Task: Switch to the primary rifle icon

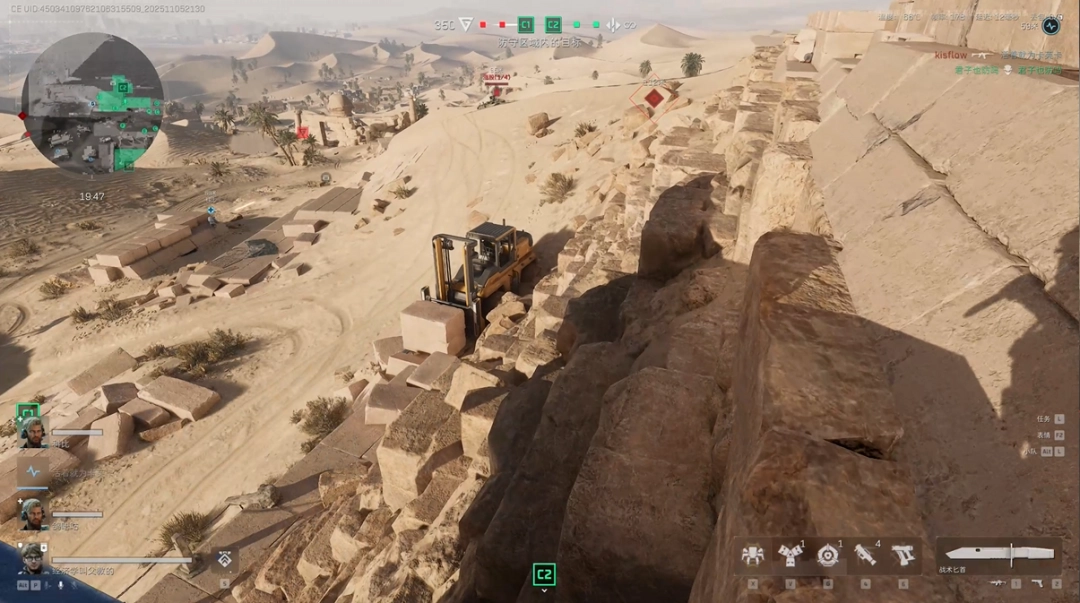Action: tap(998, 583)
